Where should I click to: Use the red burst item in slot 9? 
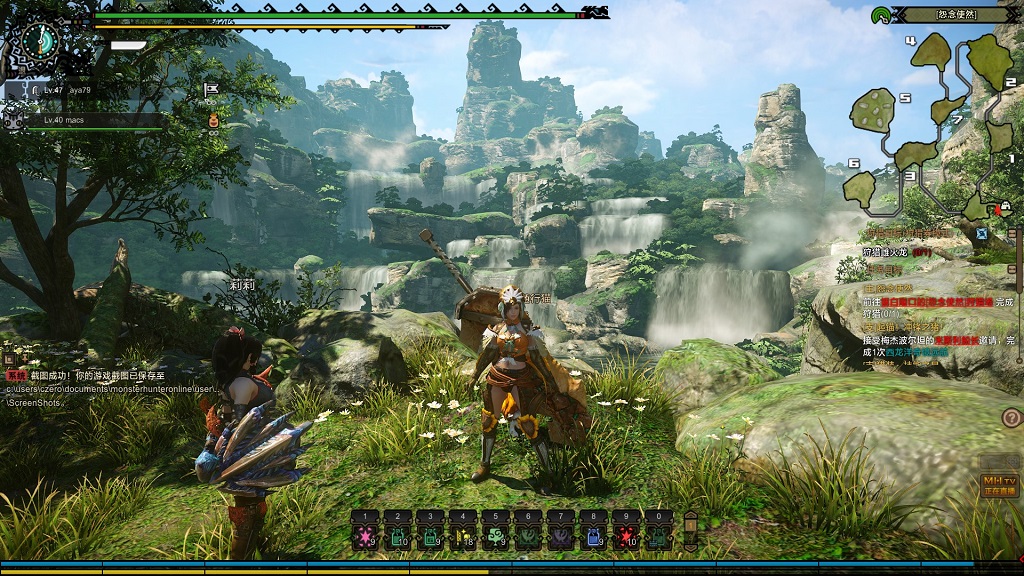coord(626,537)
